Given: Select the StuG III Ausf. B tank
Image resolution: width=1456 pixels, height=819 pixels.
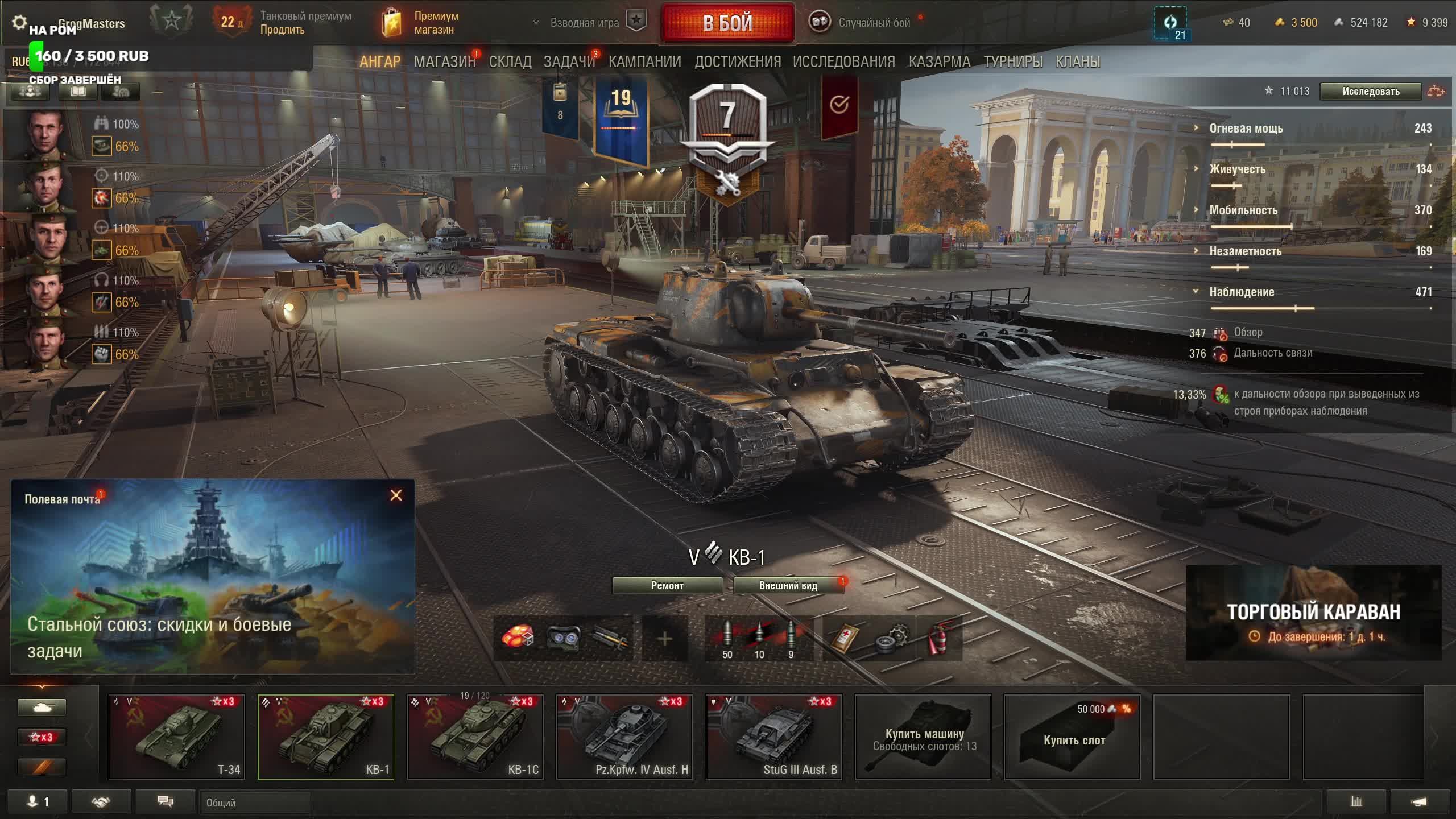Looking at the screenshot, I should [773, 737].
